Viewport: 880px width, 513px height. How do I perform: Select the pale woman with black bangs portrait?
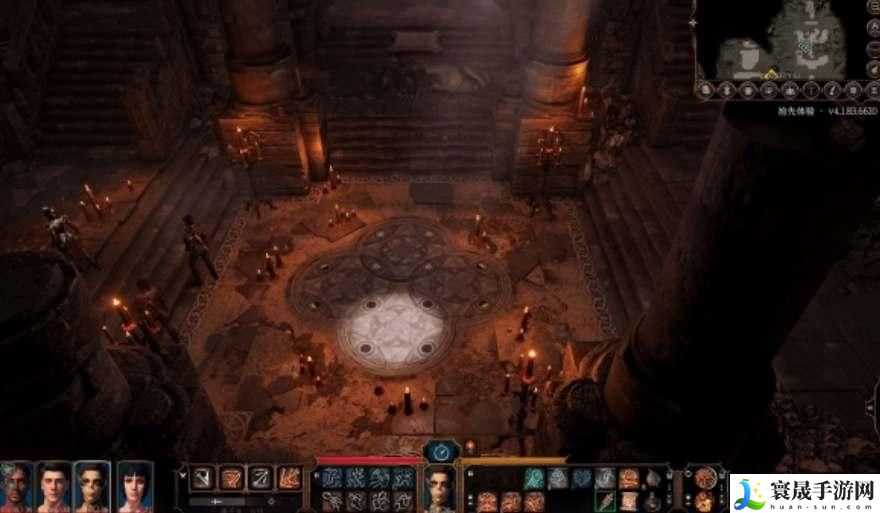pos(135,486)
